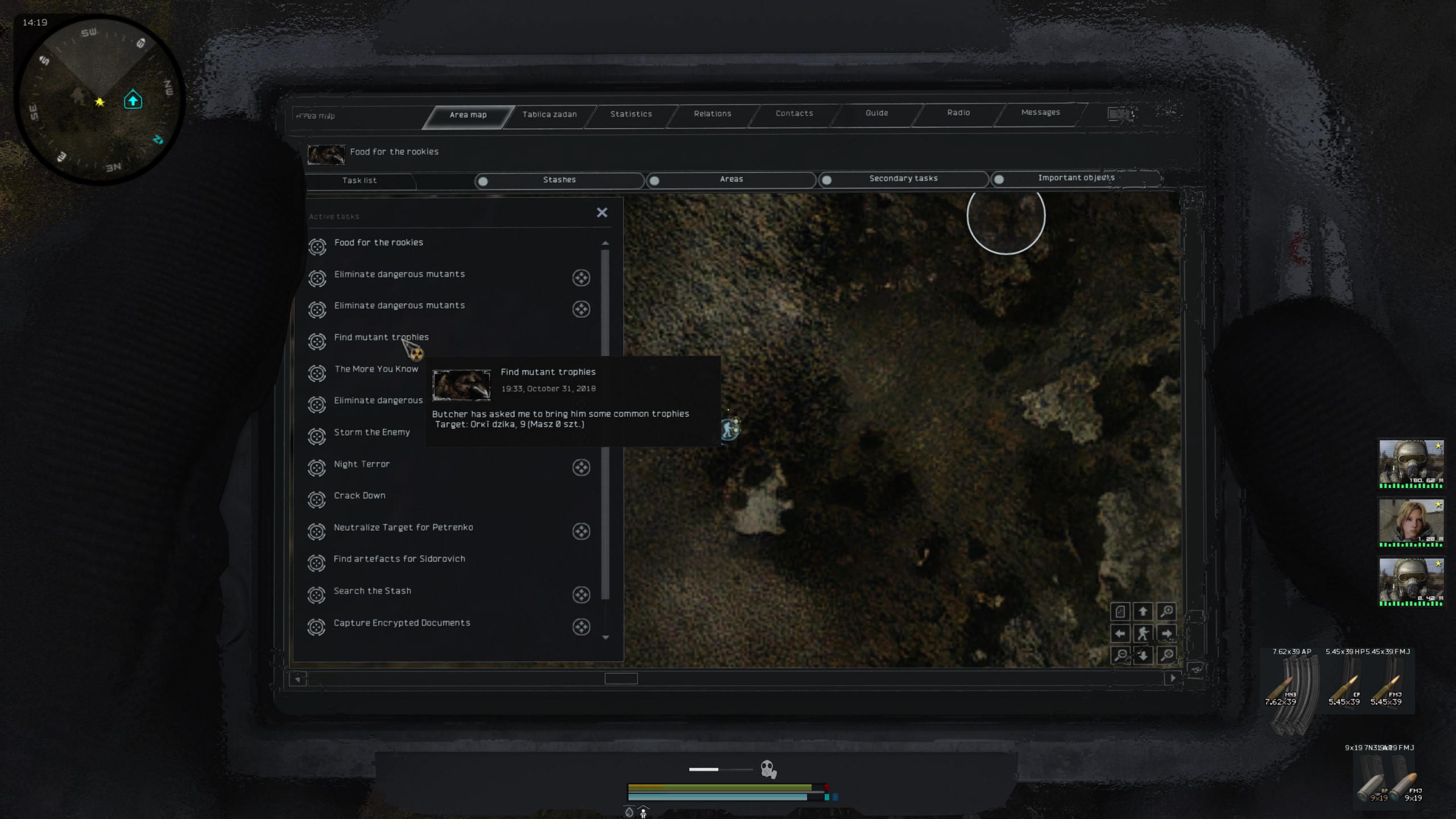
Task: Select the Night Terror task
Action: coord(362,464)
